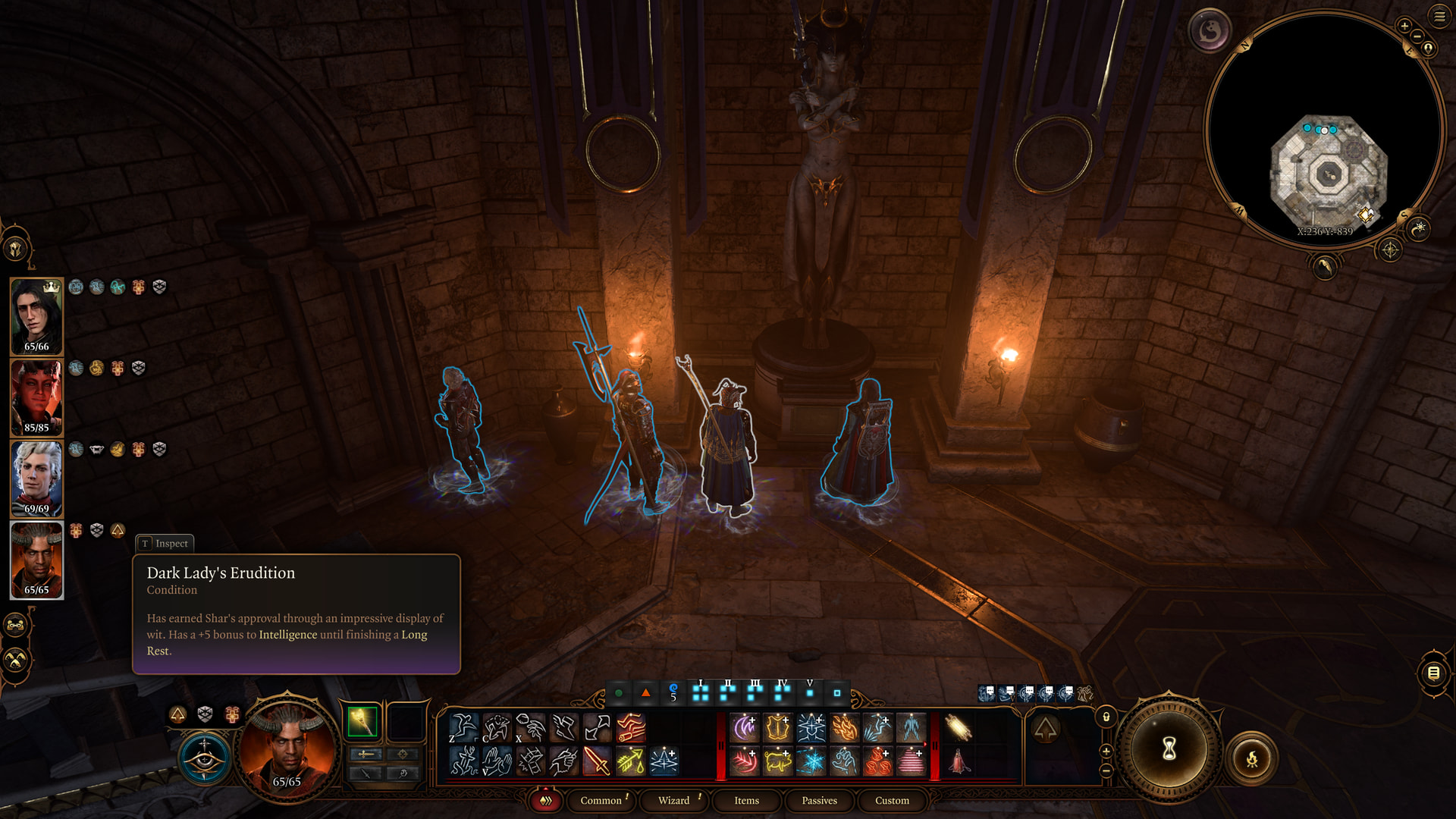Image resolution: width=1456 pixels, height=819 pixels.
Task: Open the Common hotbar tab
Action: tap(601, 800)
